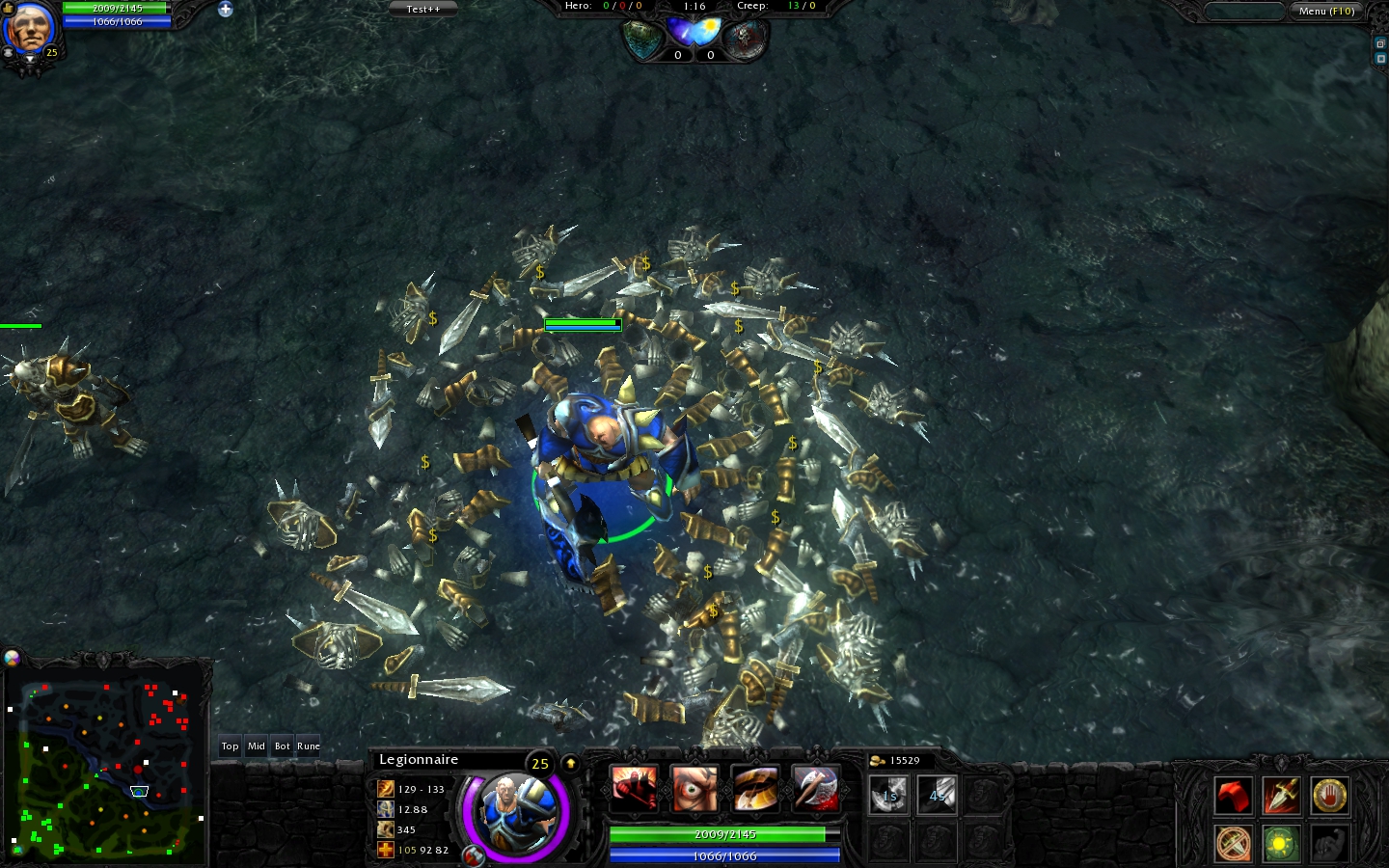
Task: Use the Decapitate ultimate ability icon
Action: click(x=813, y=788)
